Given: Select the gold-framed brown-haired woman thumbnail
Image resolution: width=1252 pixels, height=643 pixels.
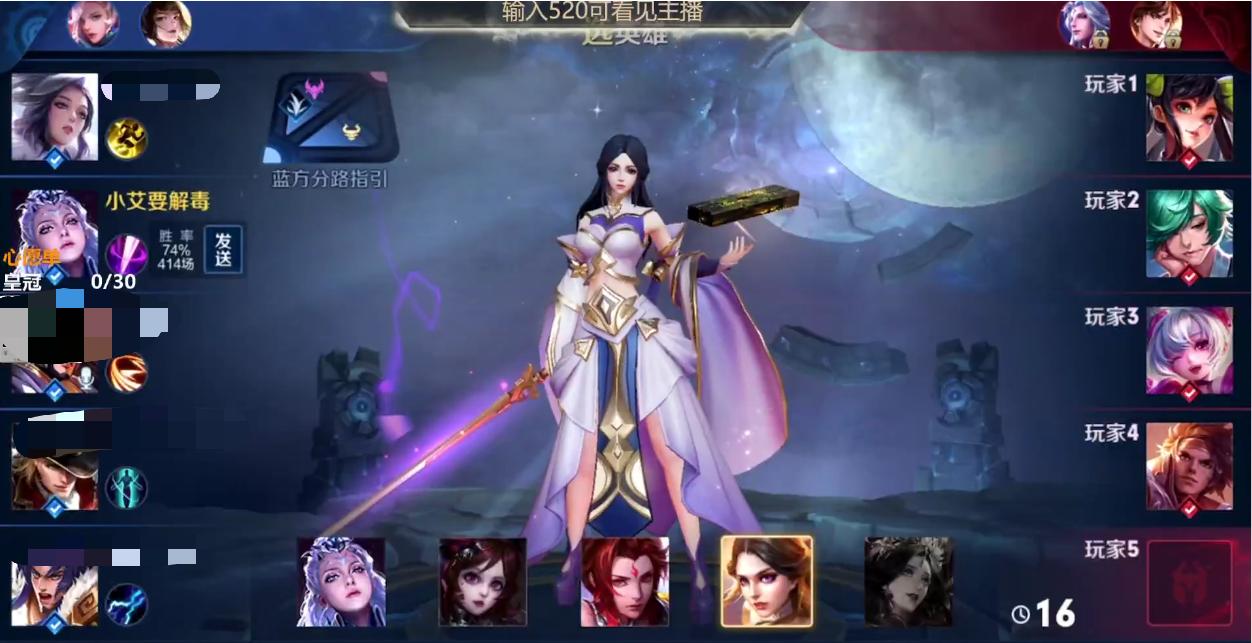Looking at the screenshot, I should pyautogui.click(x=767, y=582).
